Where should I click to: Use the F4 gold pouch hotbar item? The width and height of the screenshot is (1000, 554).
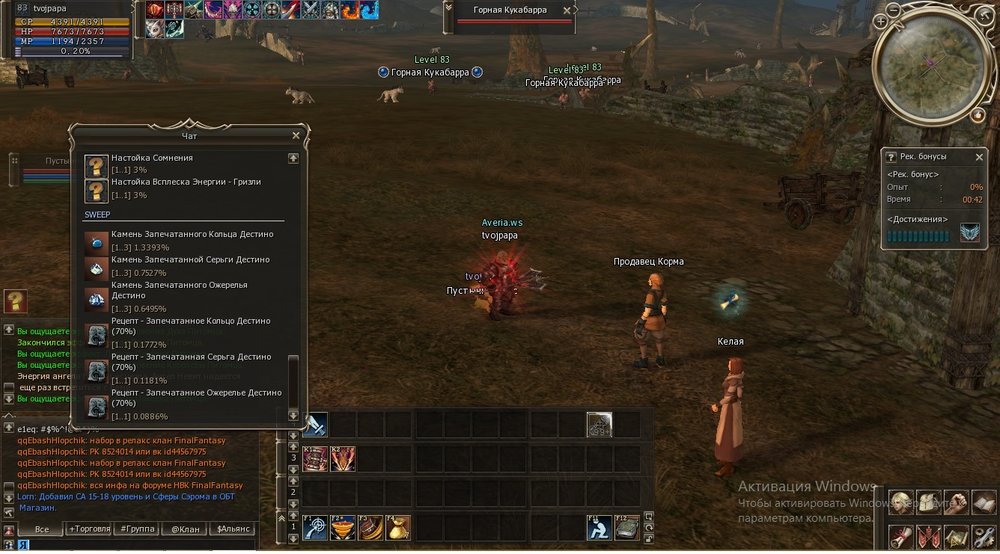coord(399,526)
